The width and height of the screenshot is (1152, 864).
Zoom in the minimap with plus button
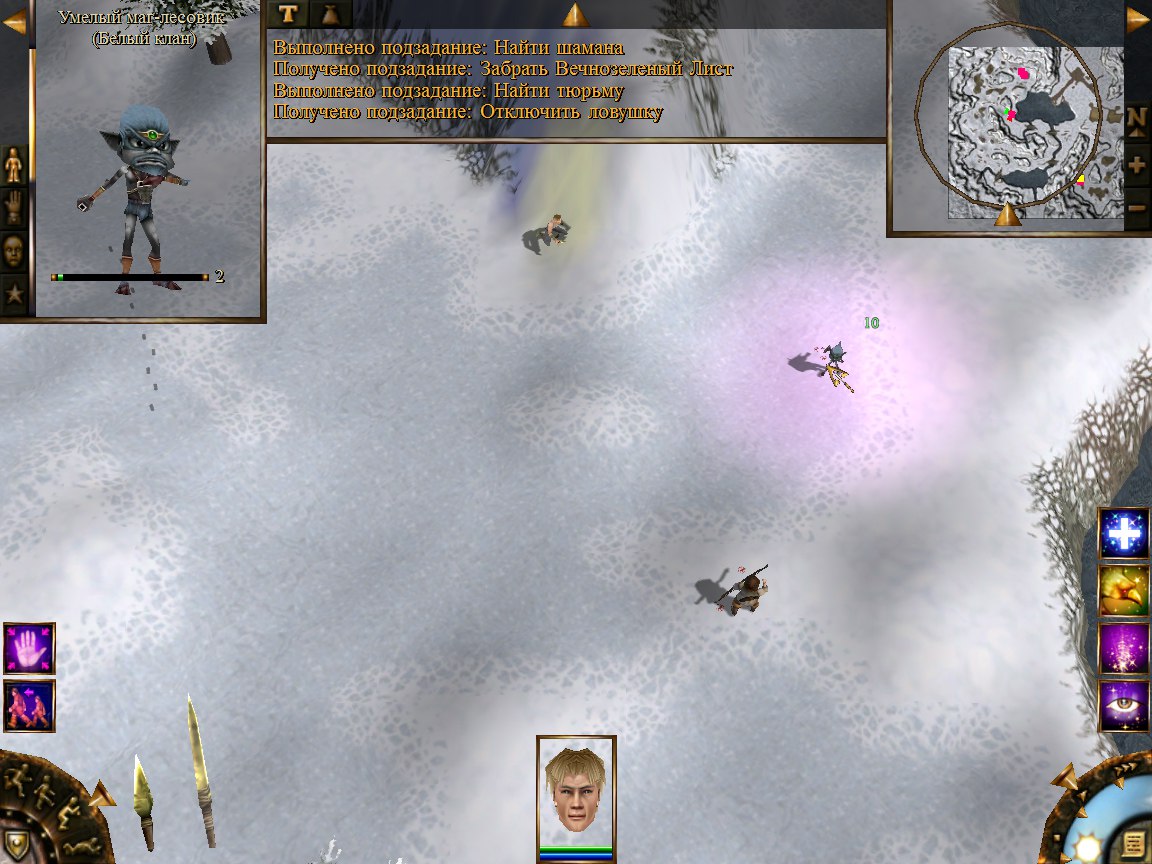(x=1137, y=165)
